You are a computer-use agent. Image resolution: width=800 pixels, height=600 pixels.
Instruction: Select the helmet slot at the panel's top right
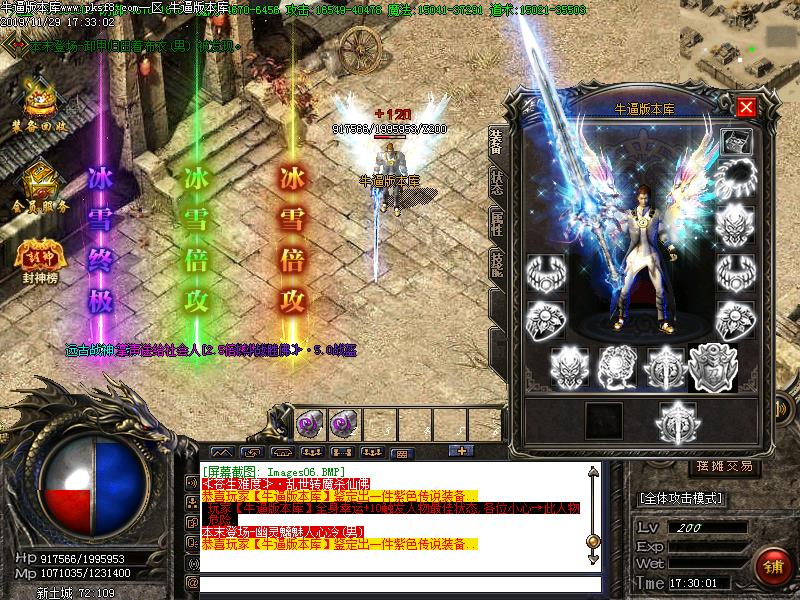pos(736,140)
